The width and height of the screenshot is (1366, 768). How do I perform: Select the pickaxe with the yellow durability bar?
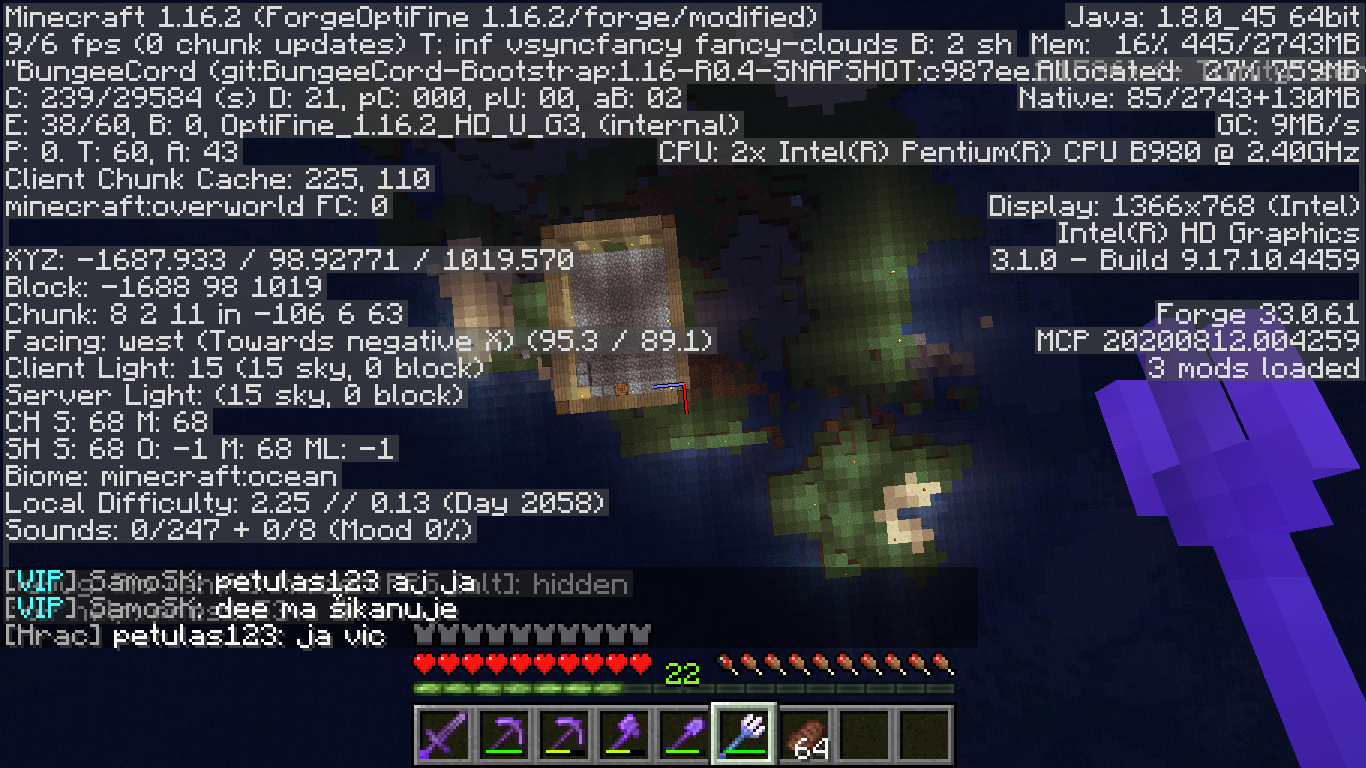[564, 734]
